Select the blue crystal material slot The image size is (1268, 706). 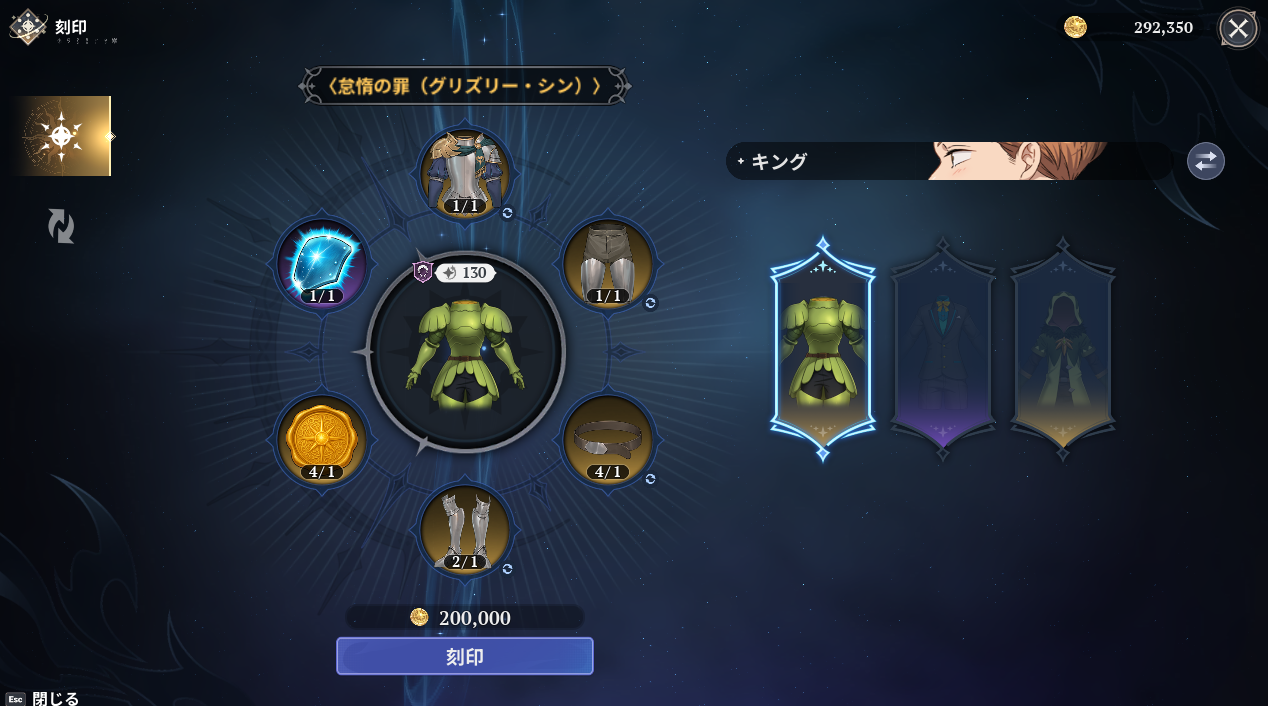[322, 263]
